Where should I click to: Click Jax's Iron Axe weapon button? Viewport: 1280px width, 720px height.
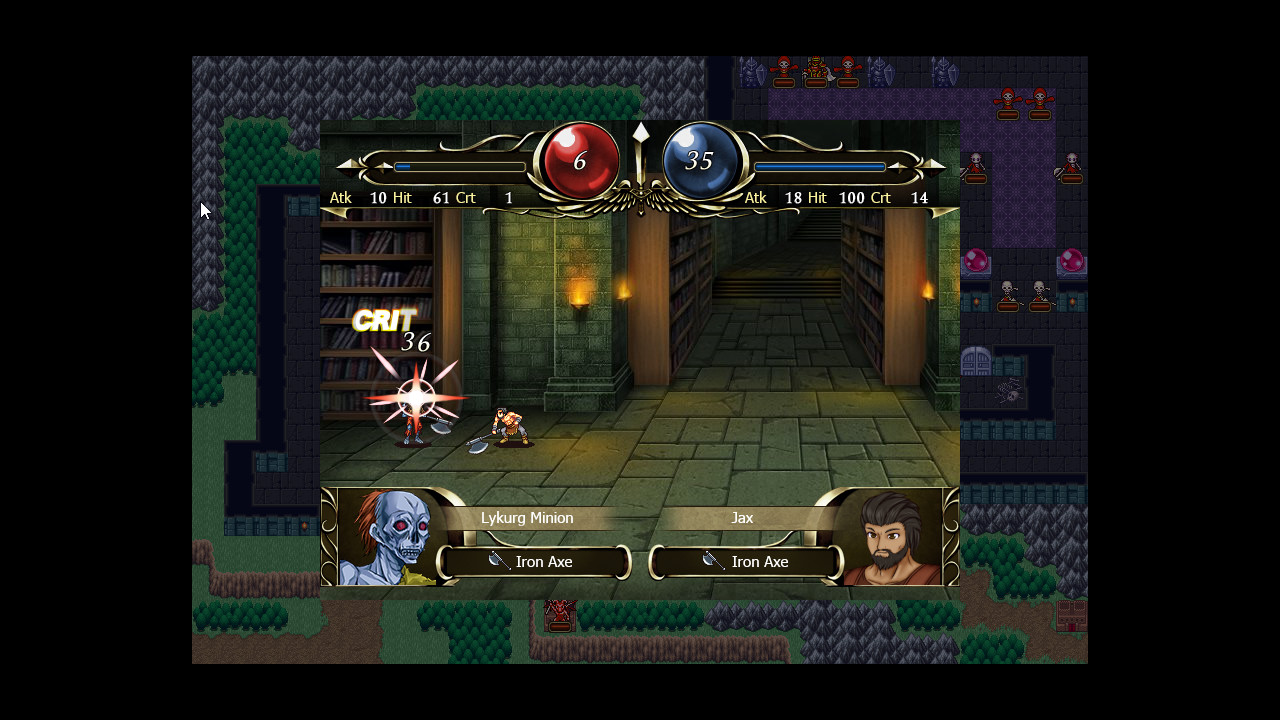(x=744, y=562)
